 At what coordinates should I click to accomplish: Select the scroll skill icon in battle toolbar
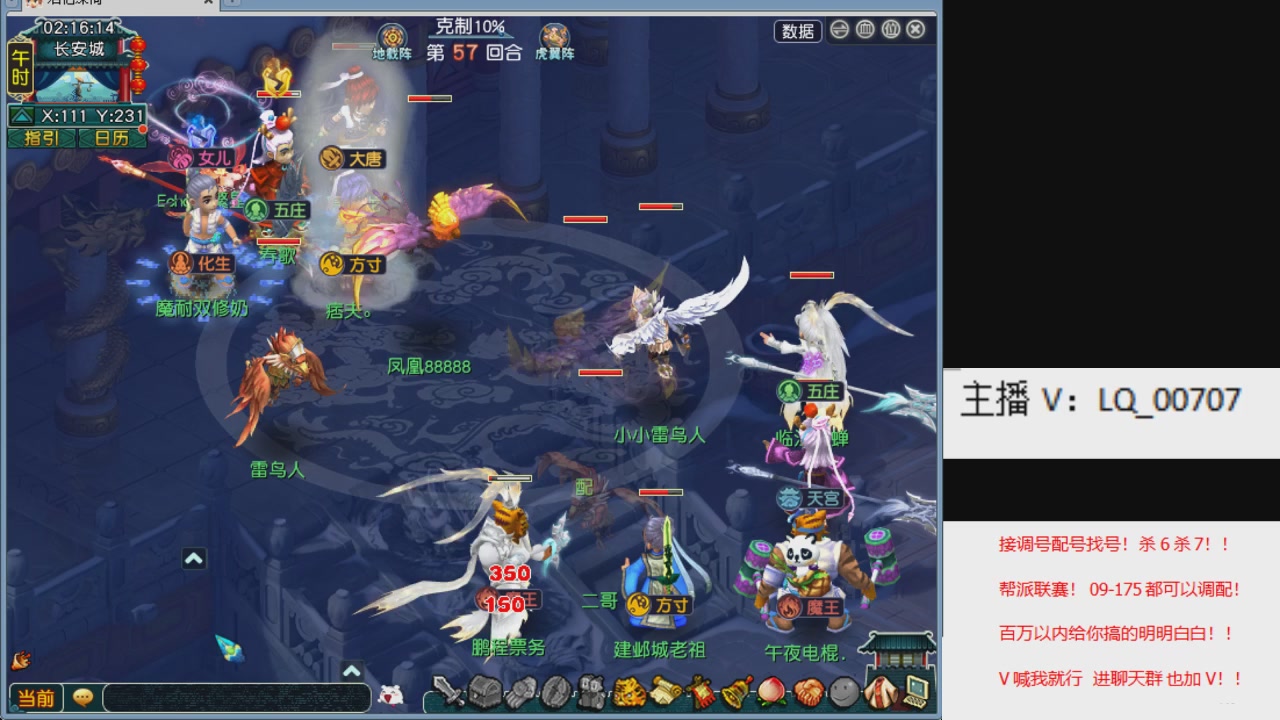665,693
